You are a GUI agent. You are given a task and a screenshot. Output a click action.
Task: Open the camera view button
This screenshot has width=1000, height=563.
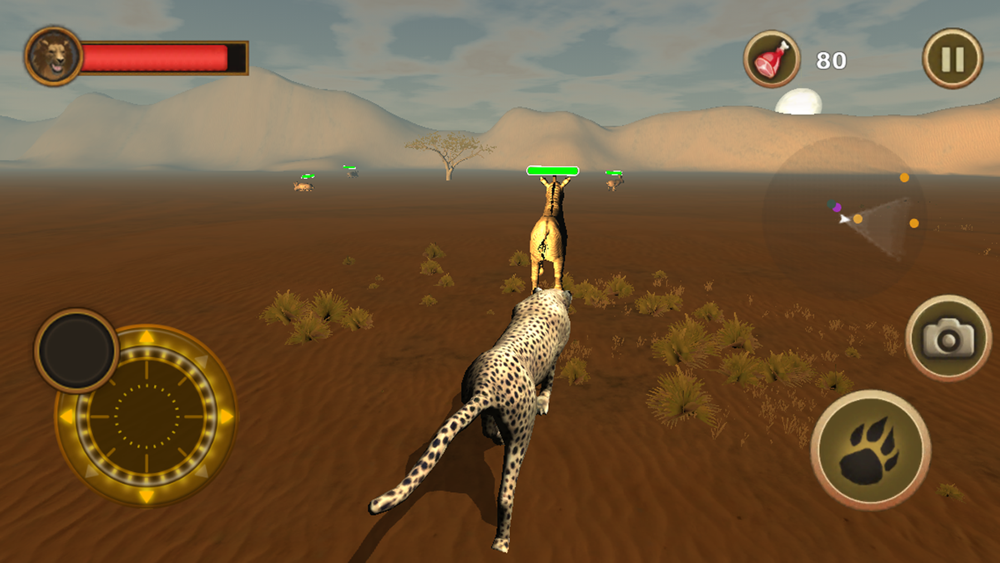[x=948, y=338]
